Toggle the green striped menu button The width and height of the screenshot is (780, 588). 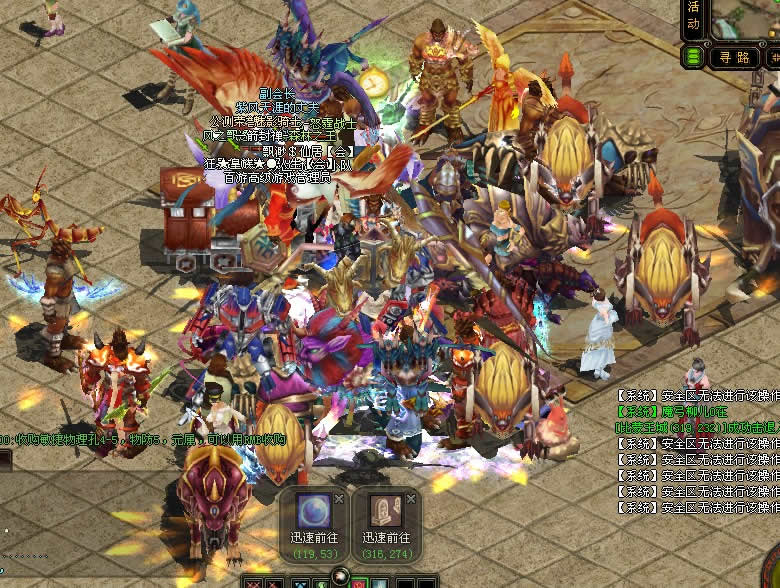point(692,57)
